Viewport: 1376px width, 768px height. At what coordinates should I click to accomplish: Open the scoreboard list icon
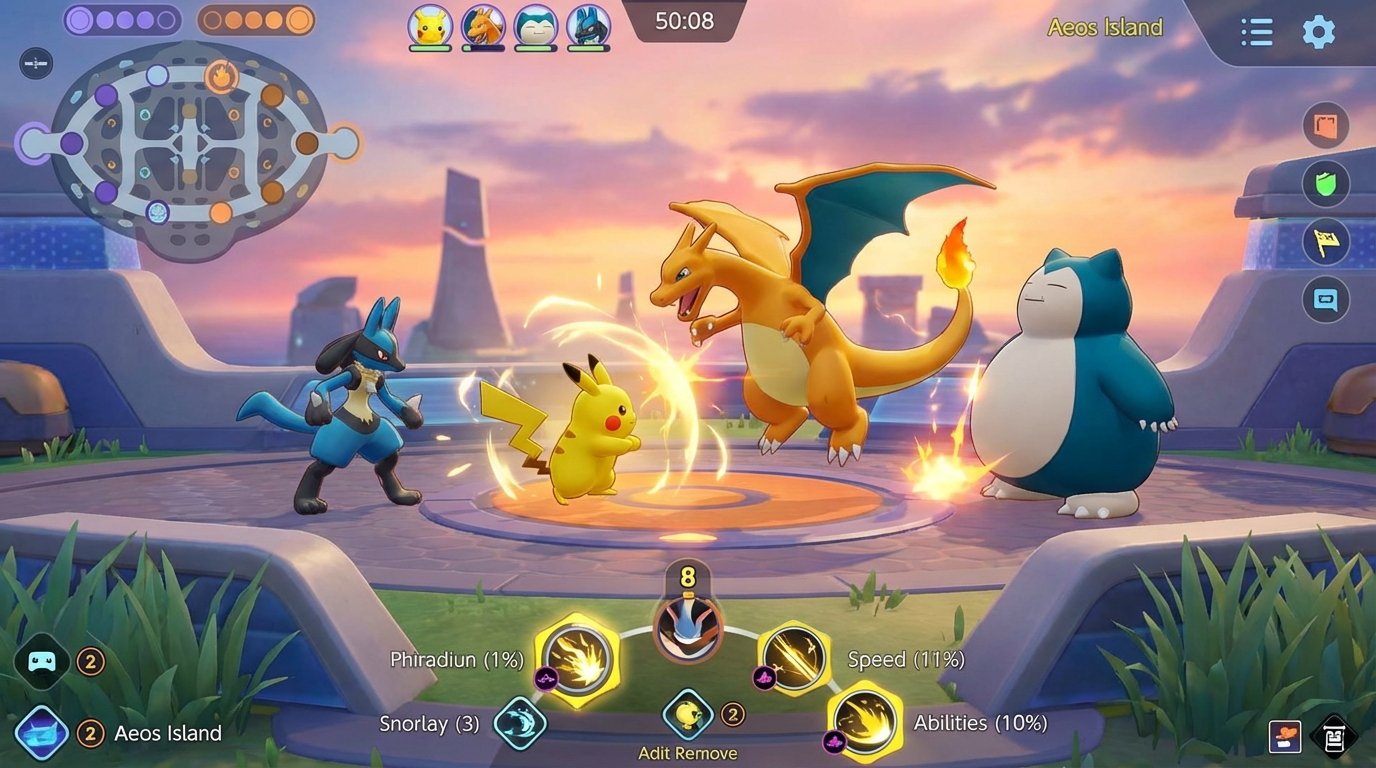click(1256, 31)
